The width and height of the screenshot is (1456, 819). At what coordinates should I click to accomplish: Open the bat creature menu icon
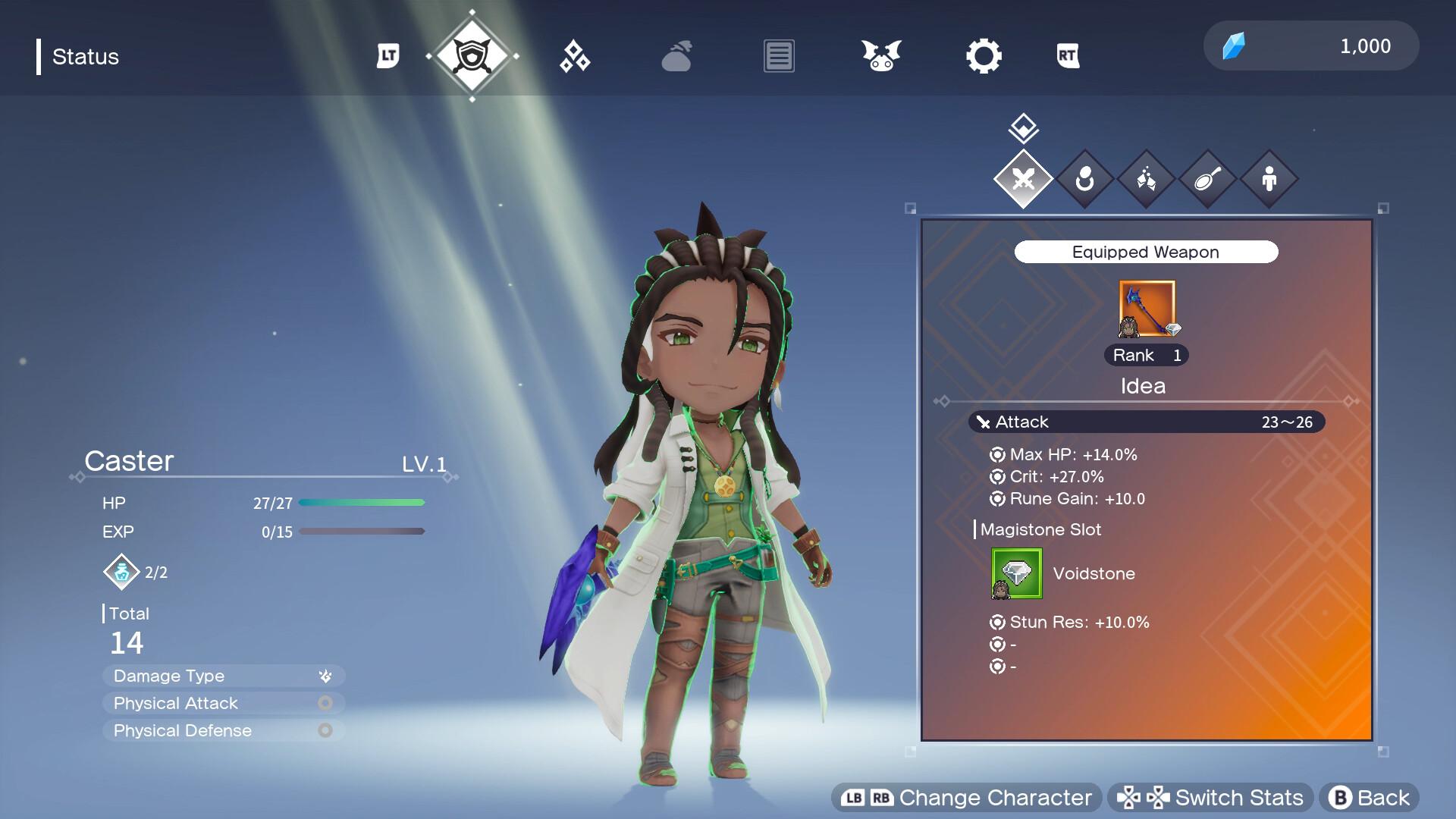point(880,55)
